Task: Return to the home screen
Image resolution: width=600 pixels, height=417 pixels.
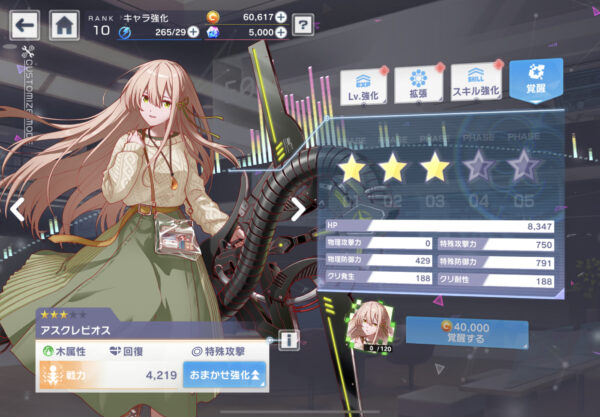Action: 65,23
